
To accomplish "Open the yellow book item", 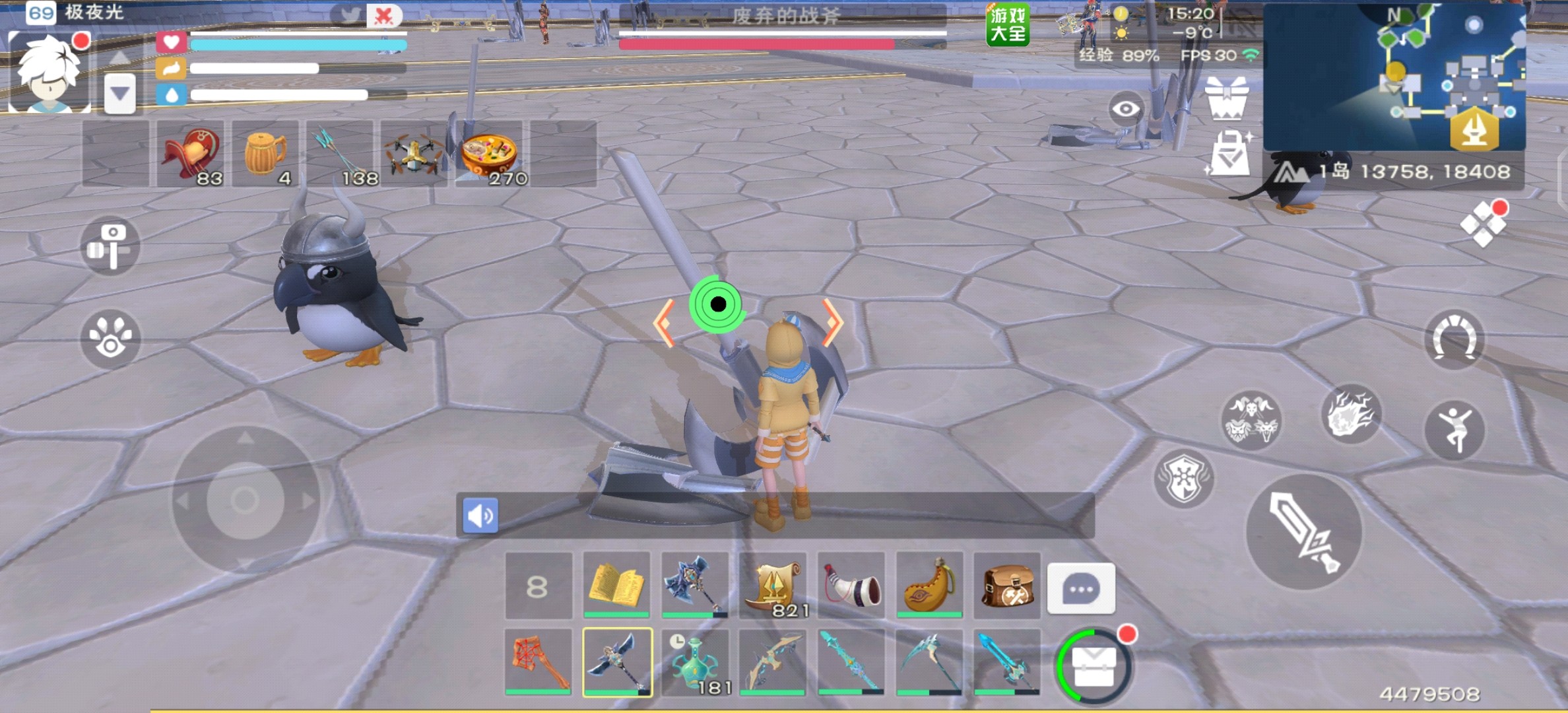I will [616, 585].
